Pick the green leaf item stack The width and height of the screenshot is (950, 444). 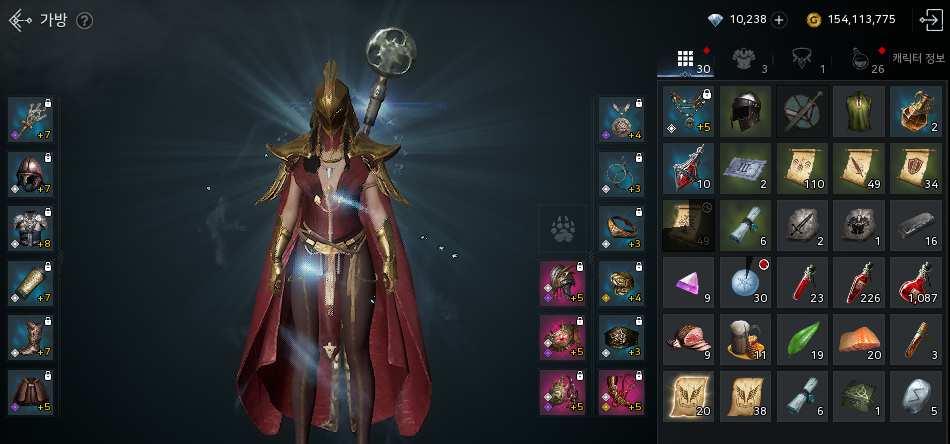(x=802, y=339)
